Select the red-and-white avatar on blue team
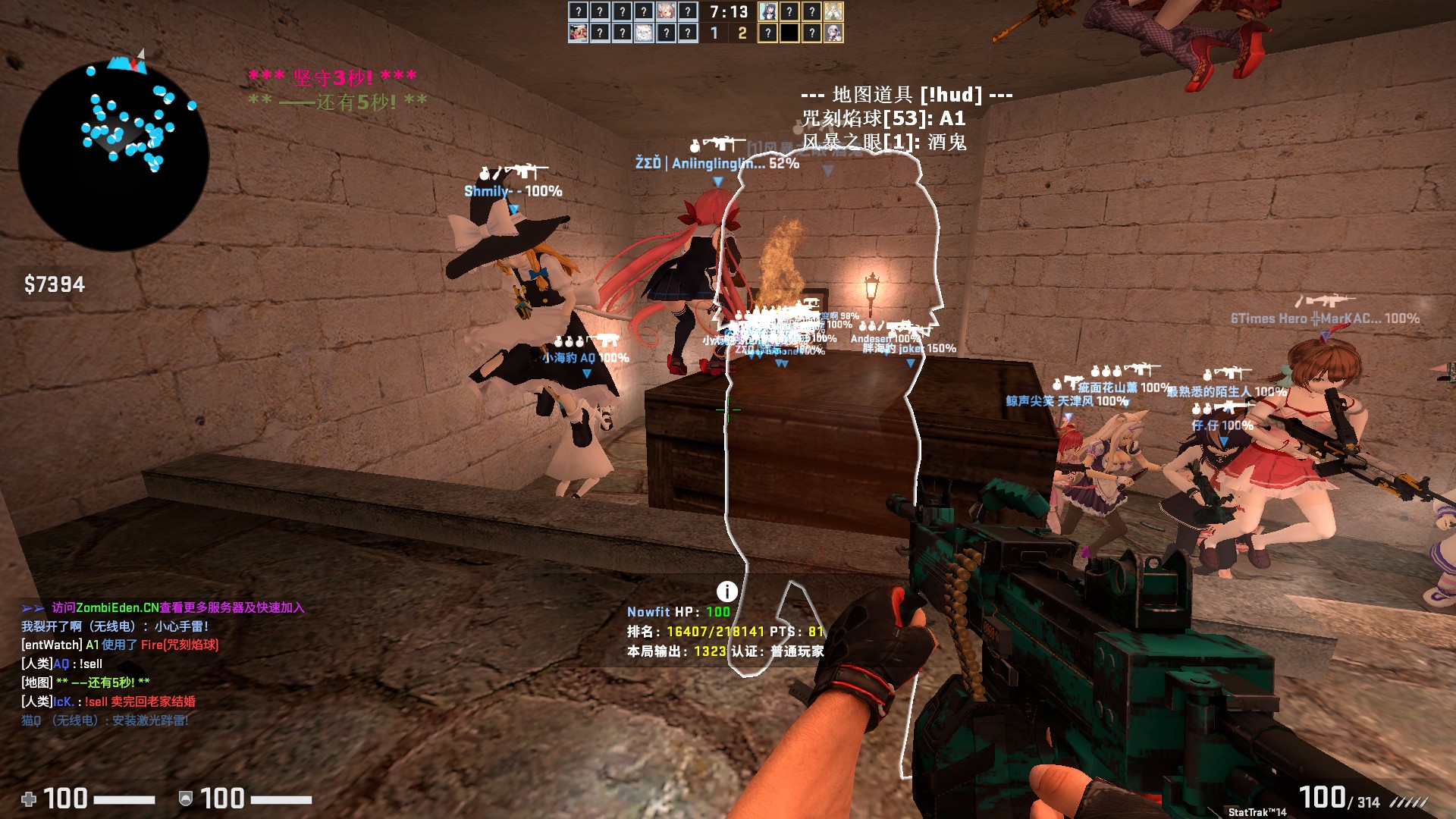The height and width of the screenshot is (819, 1456). (578, 33)
